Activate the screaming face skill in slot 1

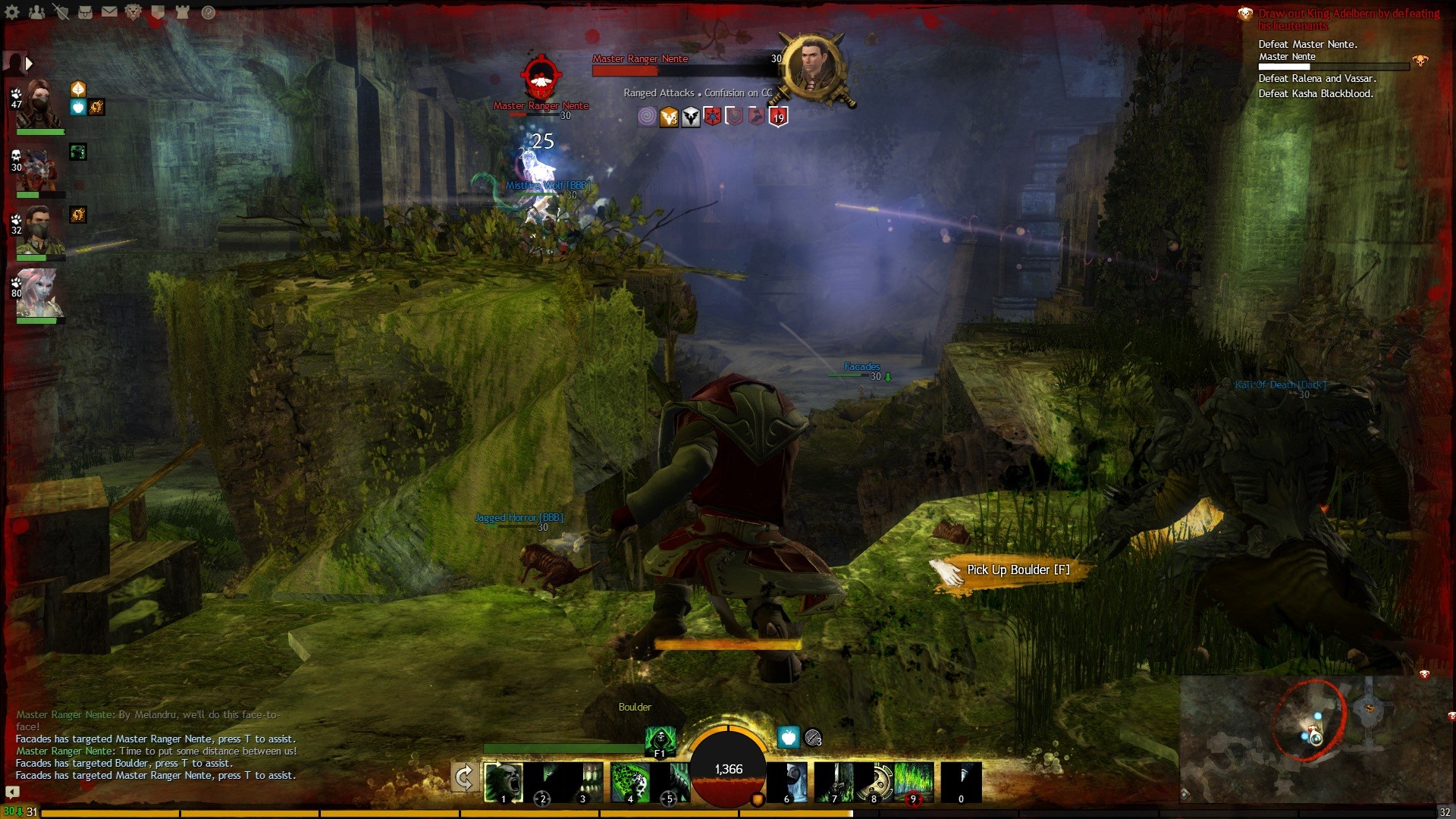(x=504, y=782)
